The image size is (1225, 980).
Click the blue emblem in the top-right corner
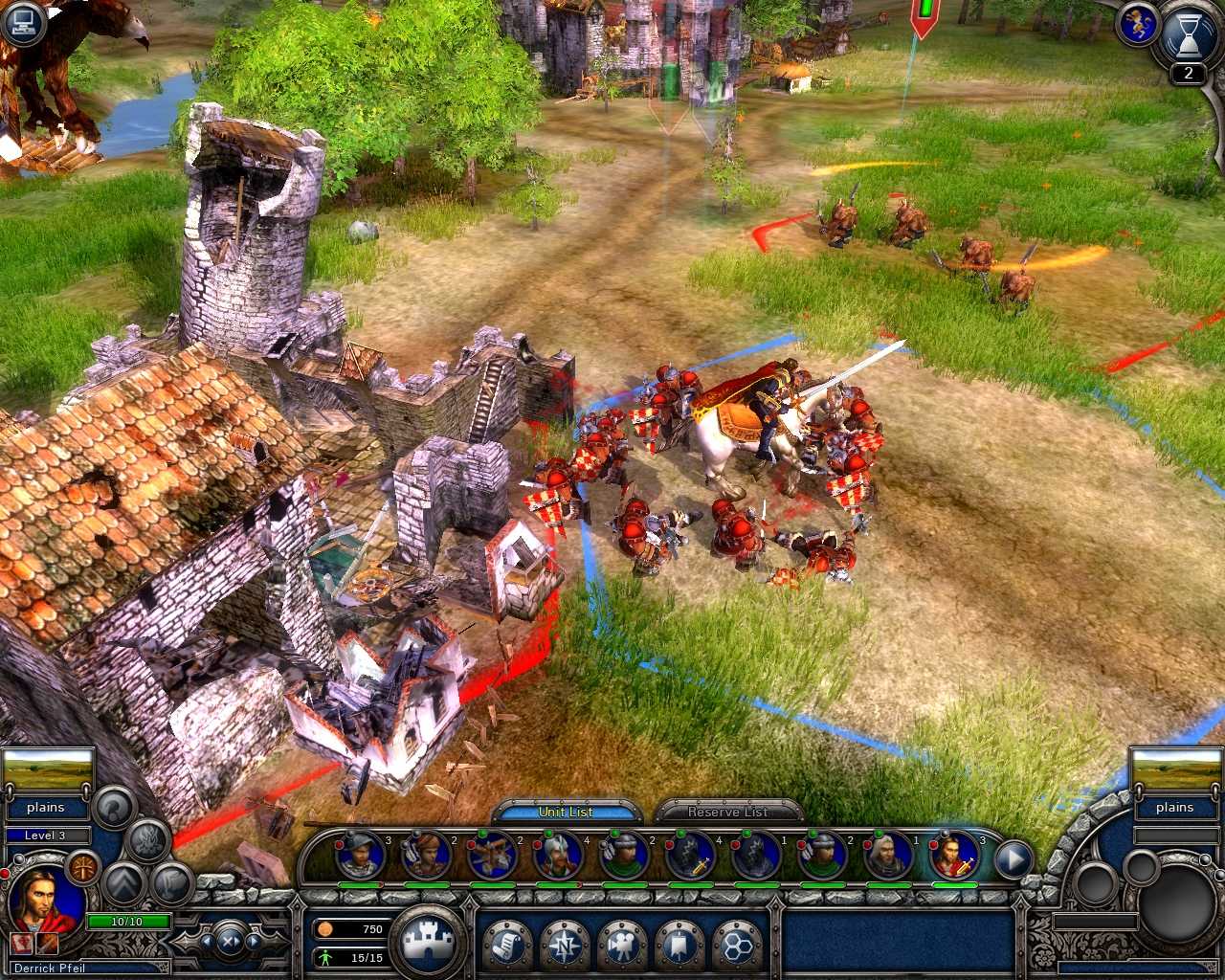pyautogui.click(x=1138, y=26)
